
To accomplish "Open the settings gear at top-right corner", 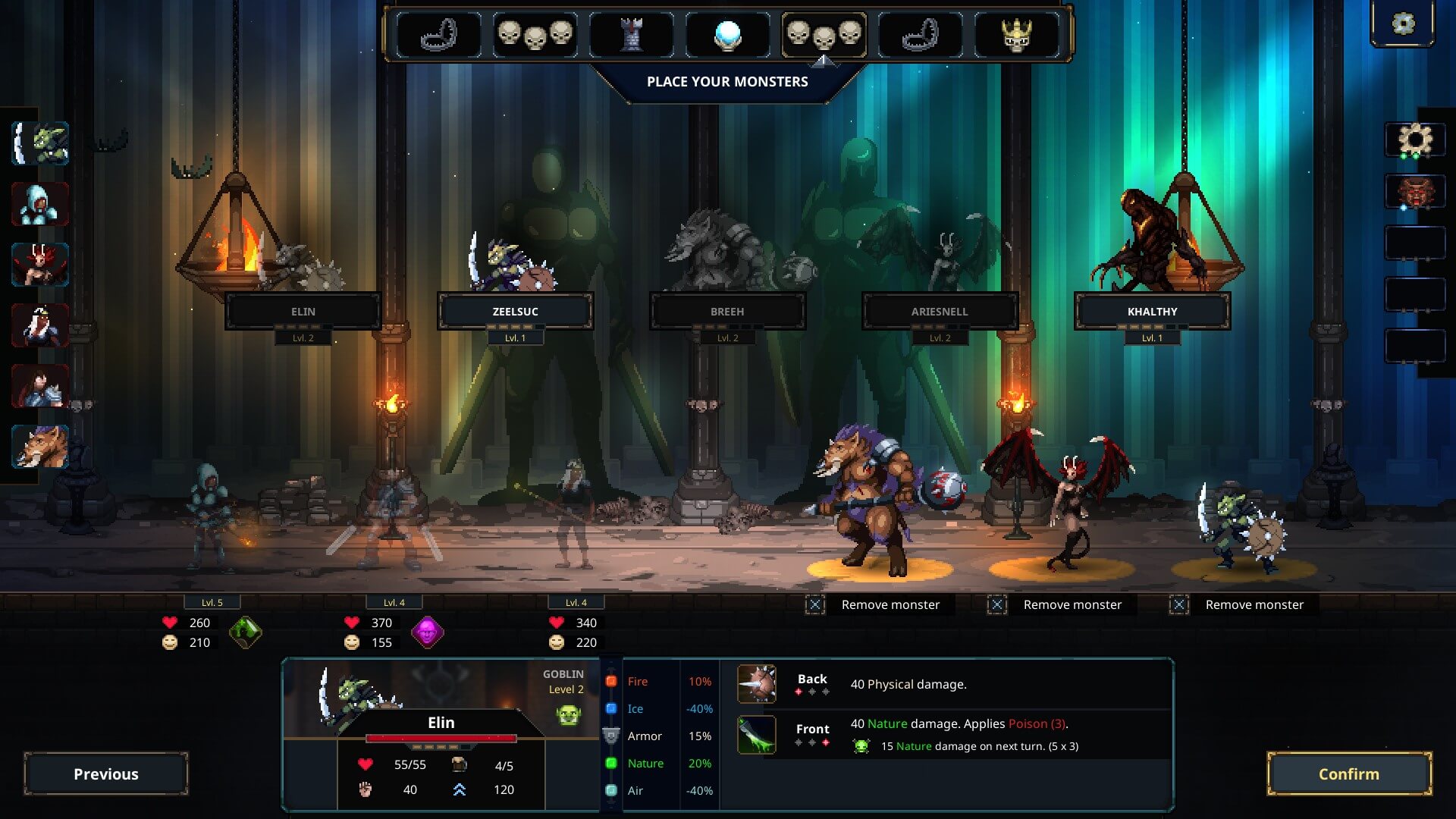I will 1403,24.
